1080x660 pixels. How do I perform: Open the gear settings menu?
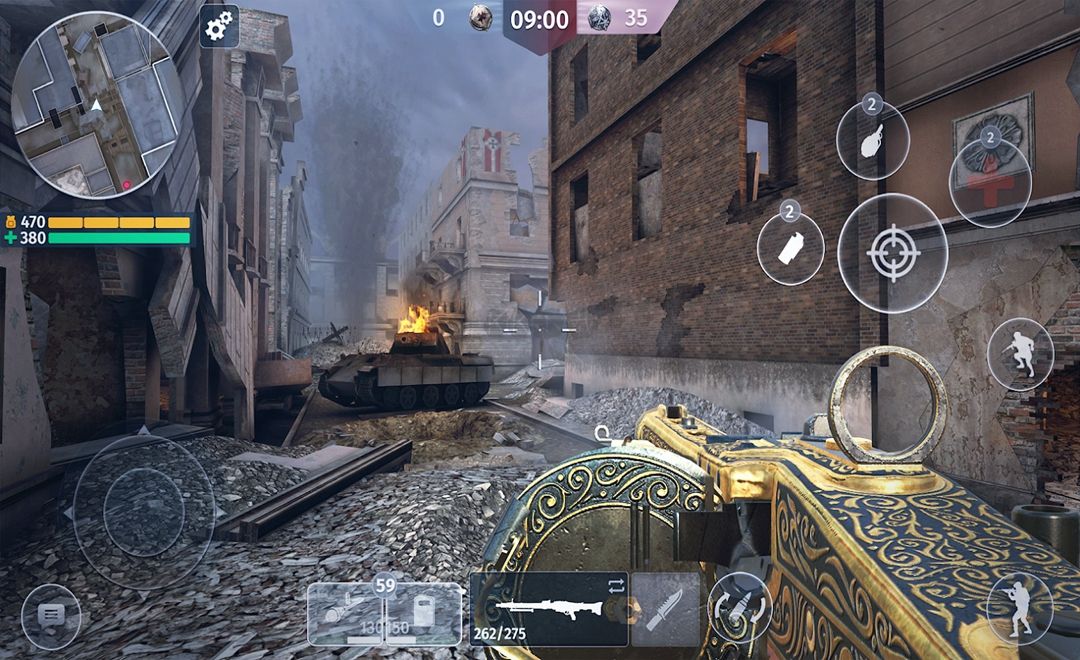coord(219,27)
